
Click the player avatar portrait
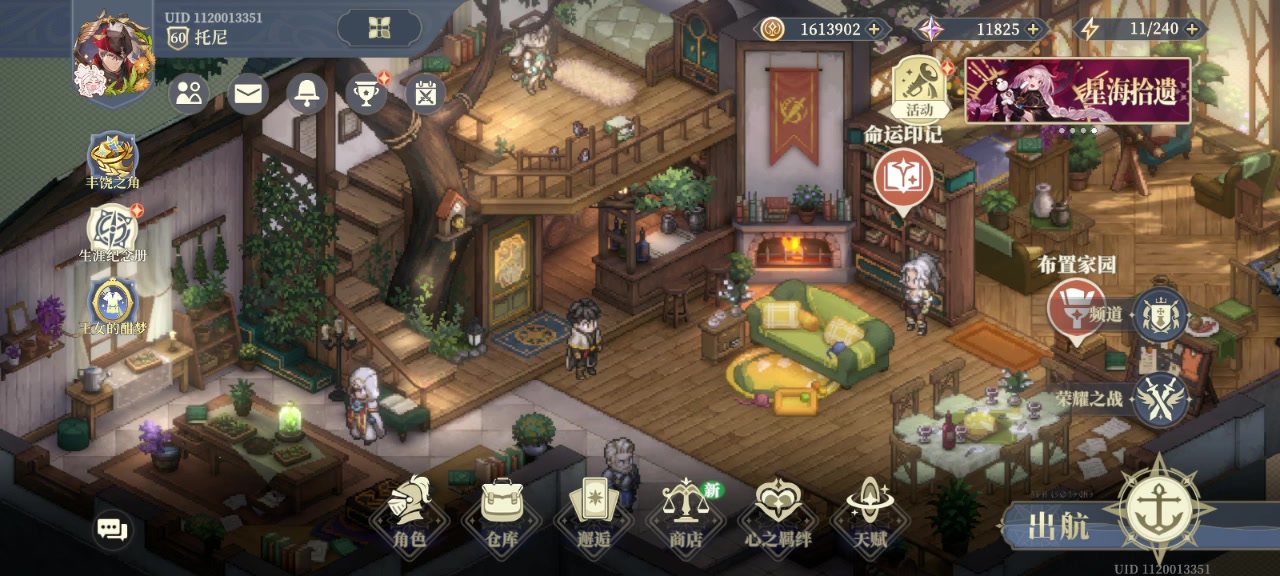coord(113,57)
